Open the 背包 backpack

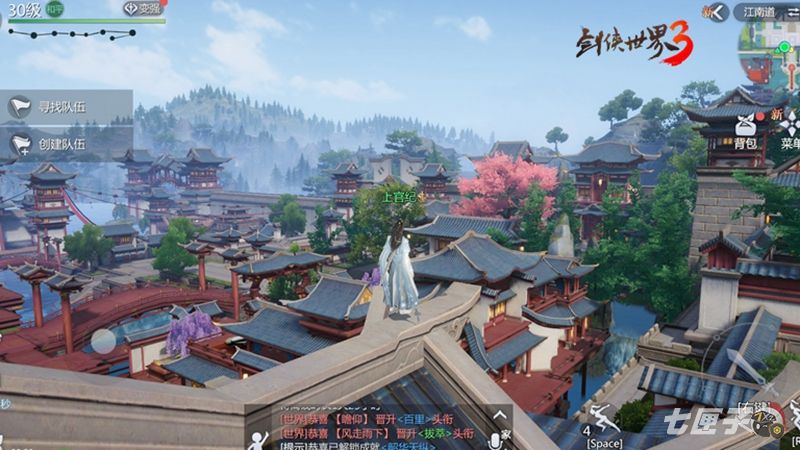746,130
